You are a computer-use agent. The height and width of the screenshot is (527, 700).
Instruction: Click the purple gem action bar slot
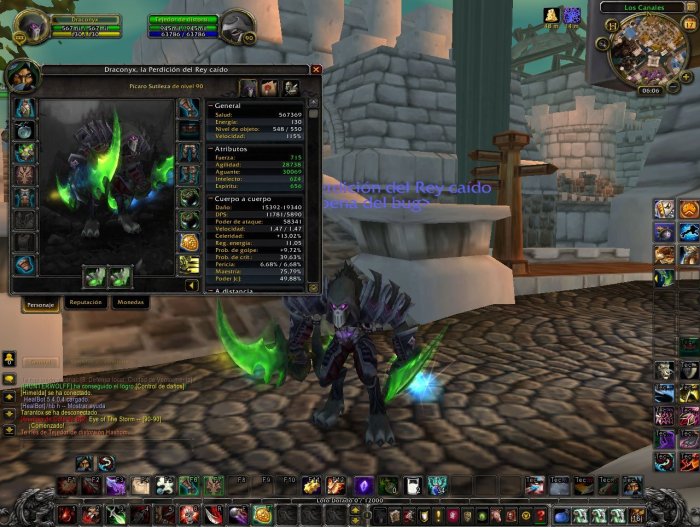click(x=363, y=485)
